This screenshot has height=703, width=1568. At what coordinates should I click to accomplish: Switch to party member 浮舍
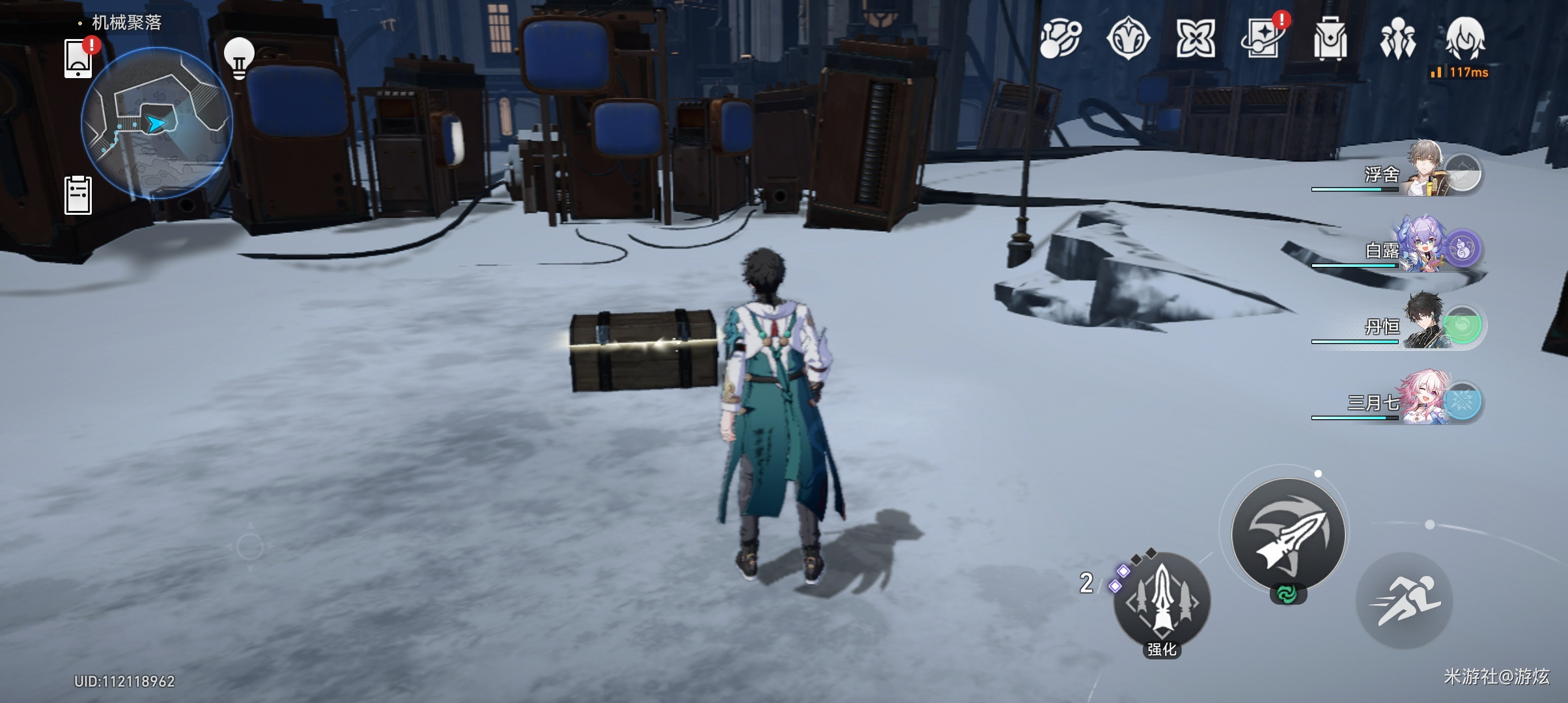point(1426,172)
